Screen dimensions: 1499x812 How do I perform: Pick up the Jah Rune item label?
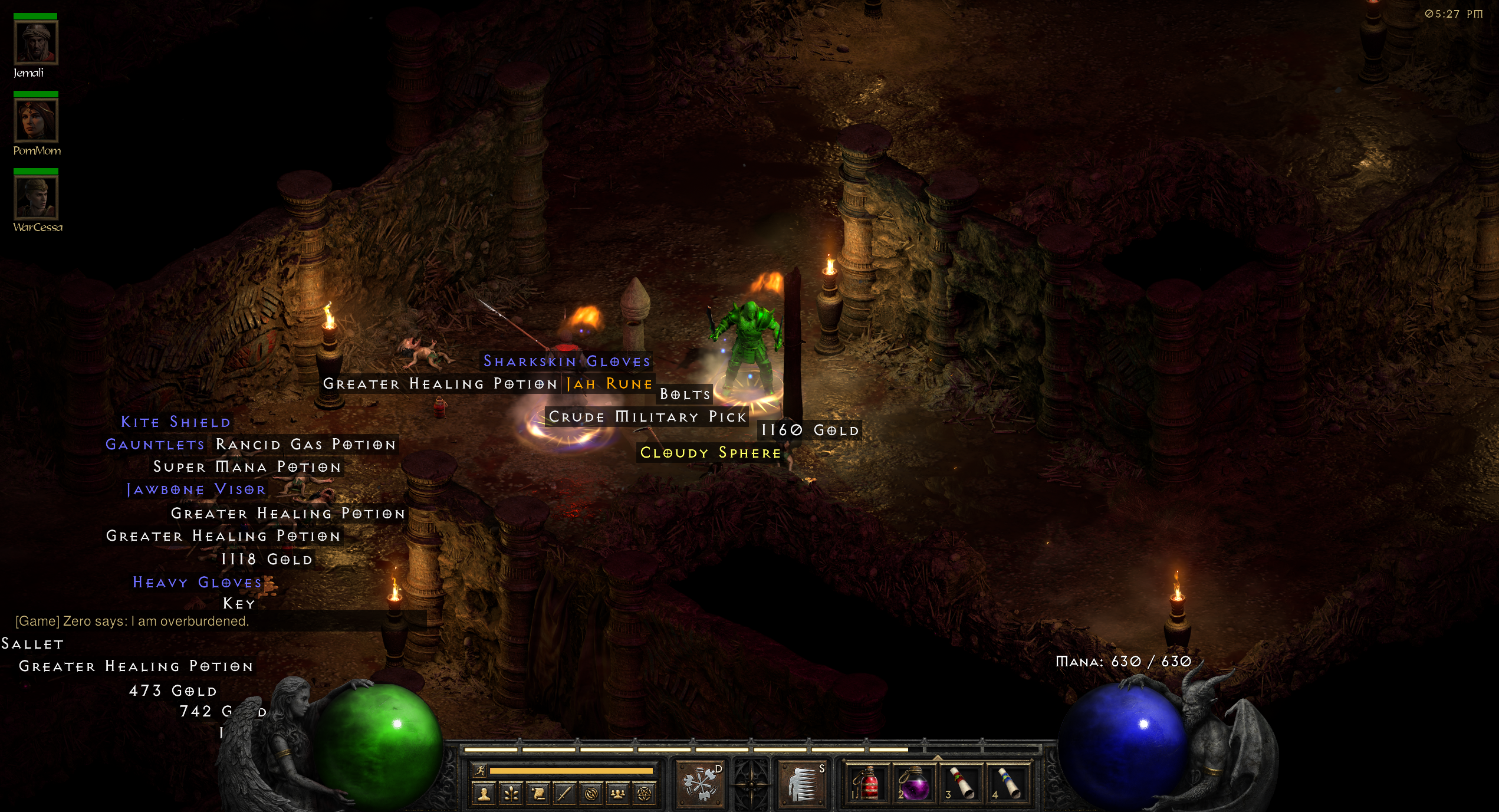point(609,384)
